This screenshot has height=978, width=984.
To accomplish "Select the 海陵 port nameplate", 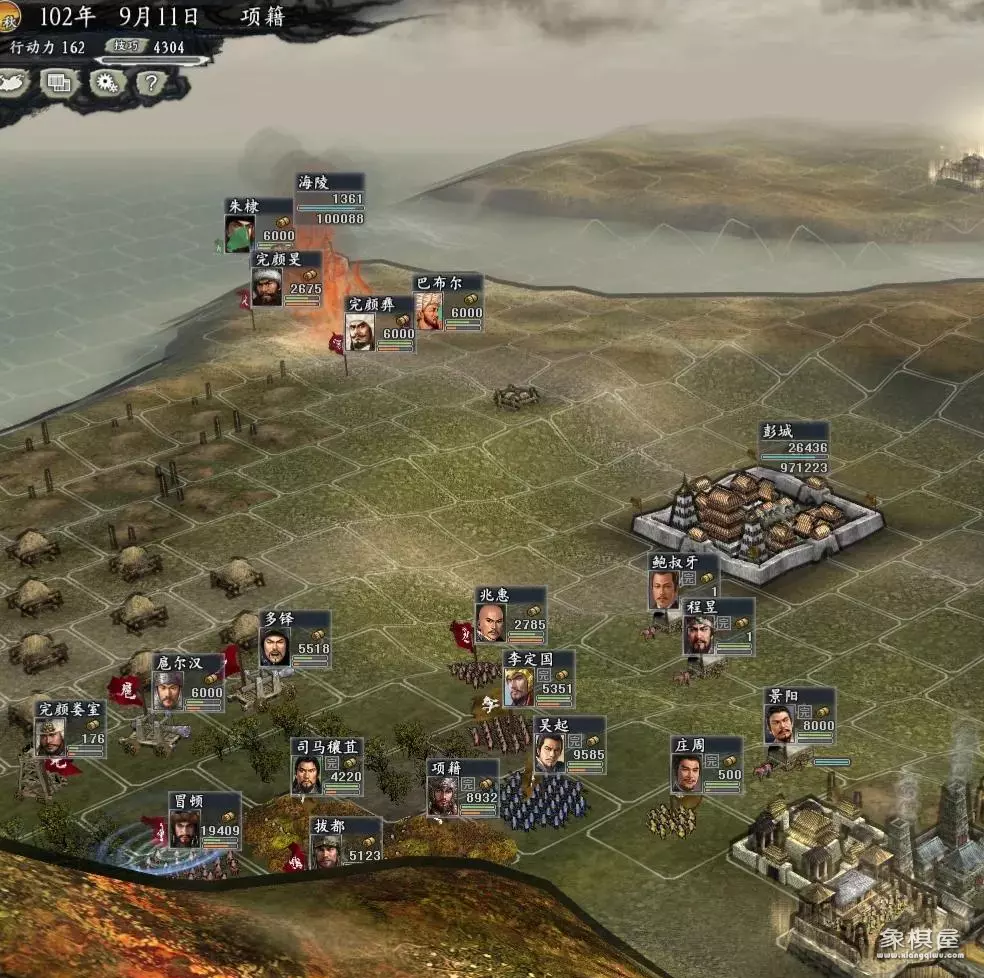I will (x=329, y=200).
